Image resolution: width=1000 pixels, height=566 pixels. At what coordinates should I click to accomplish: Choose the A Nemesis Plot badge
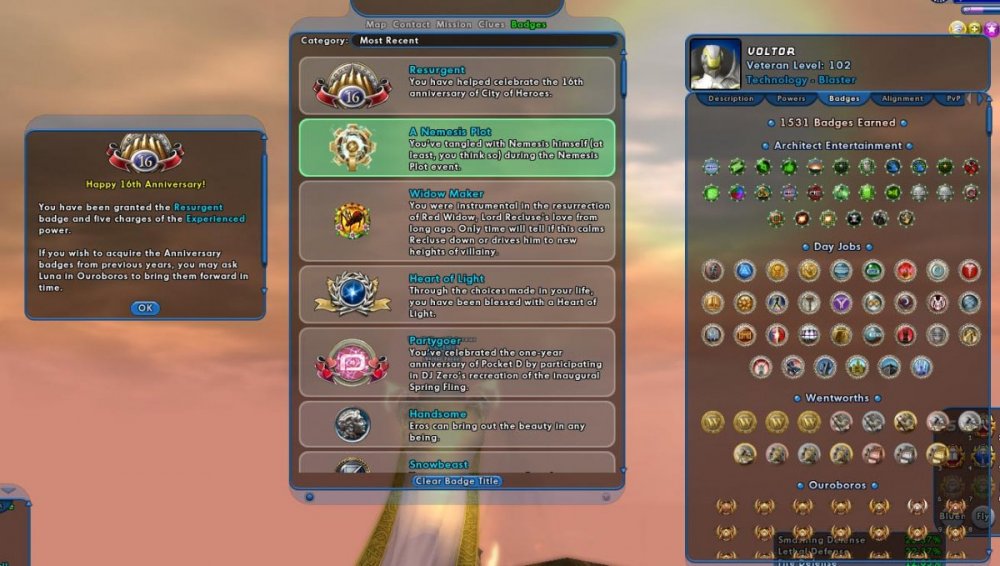[x=457, y=148]
